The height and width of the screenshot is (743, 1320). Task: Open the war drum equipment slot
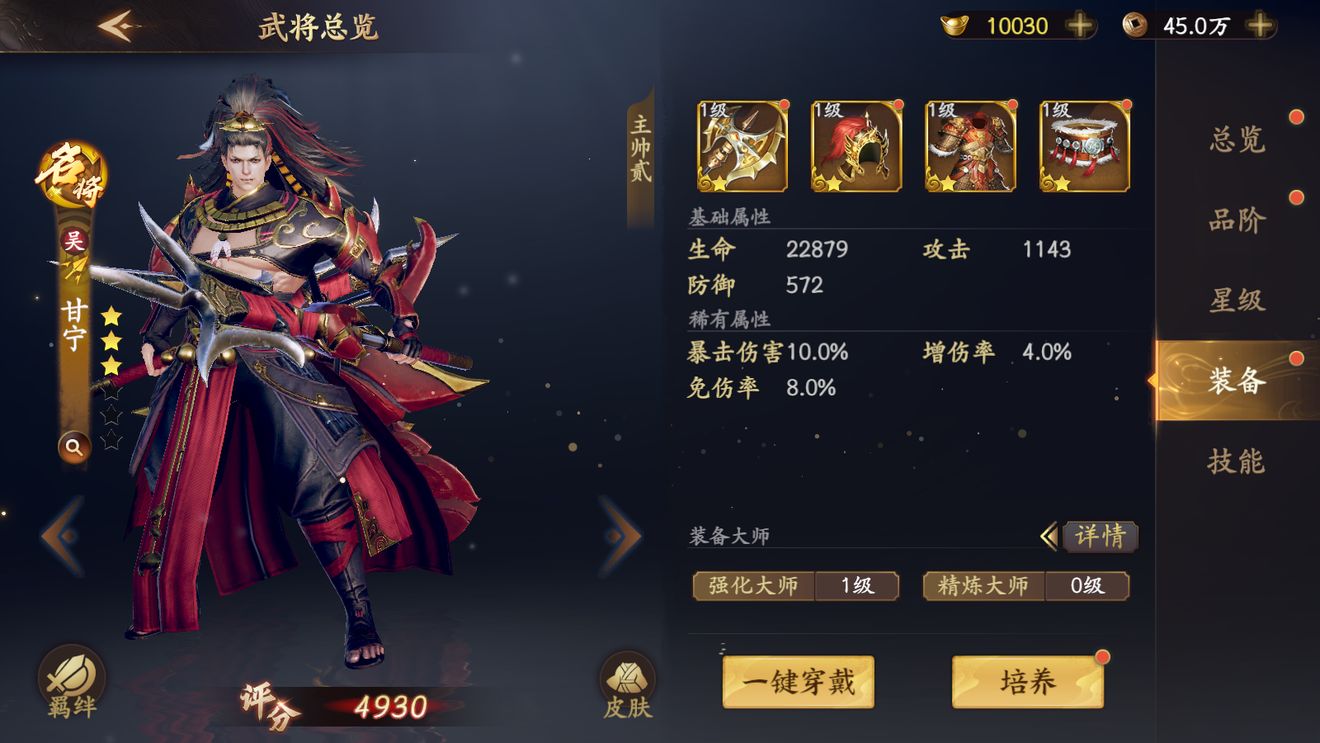click(1083, 145)
